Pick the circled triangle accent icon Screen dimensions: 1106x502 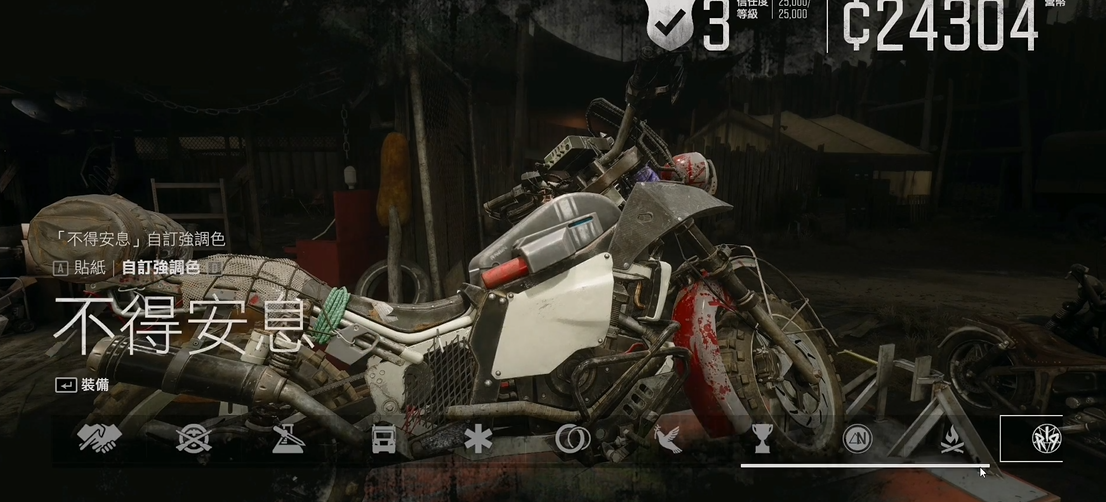coord(857,439)
